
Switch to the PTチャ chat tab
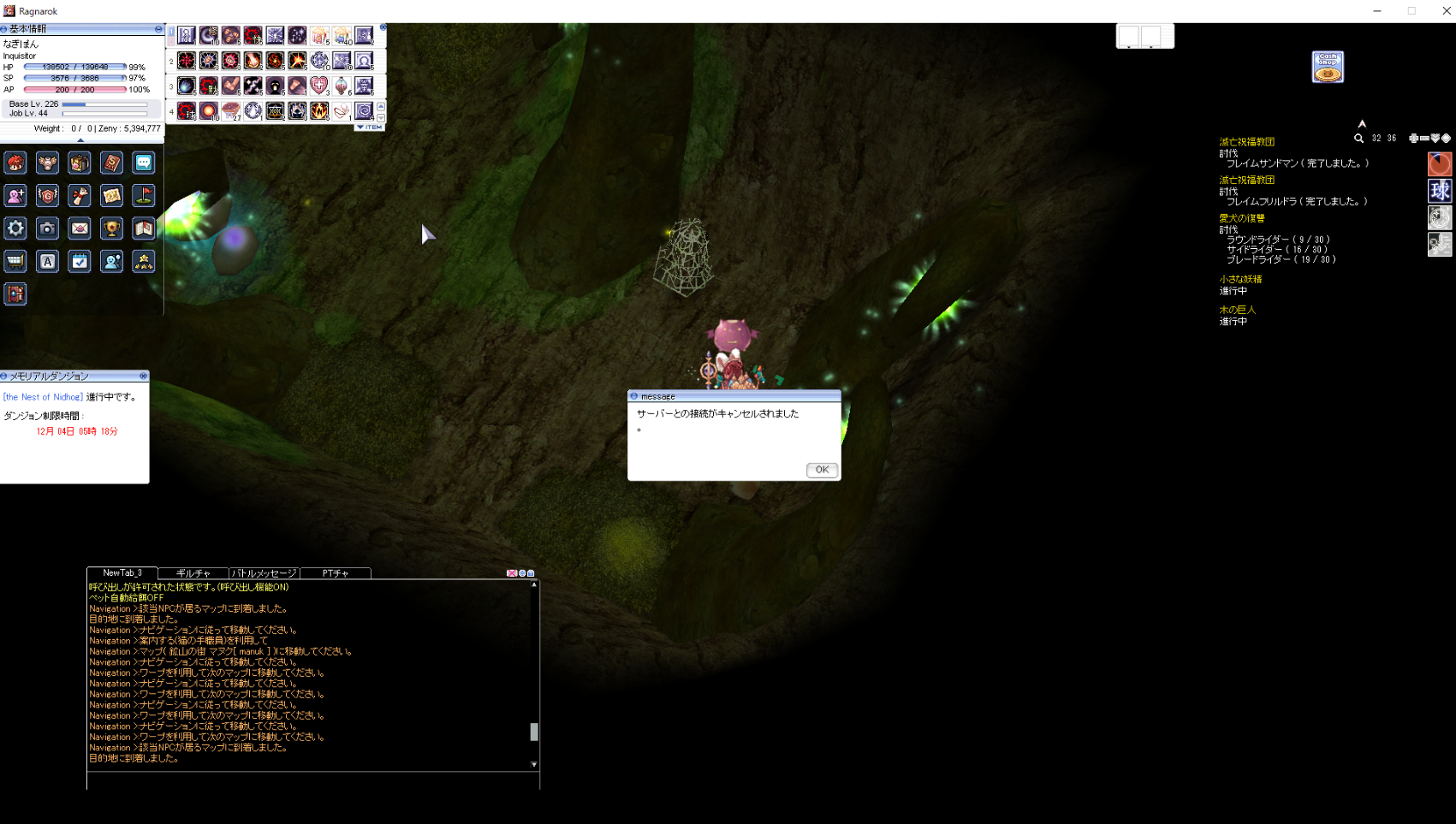click(335, 573)
